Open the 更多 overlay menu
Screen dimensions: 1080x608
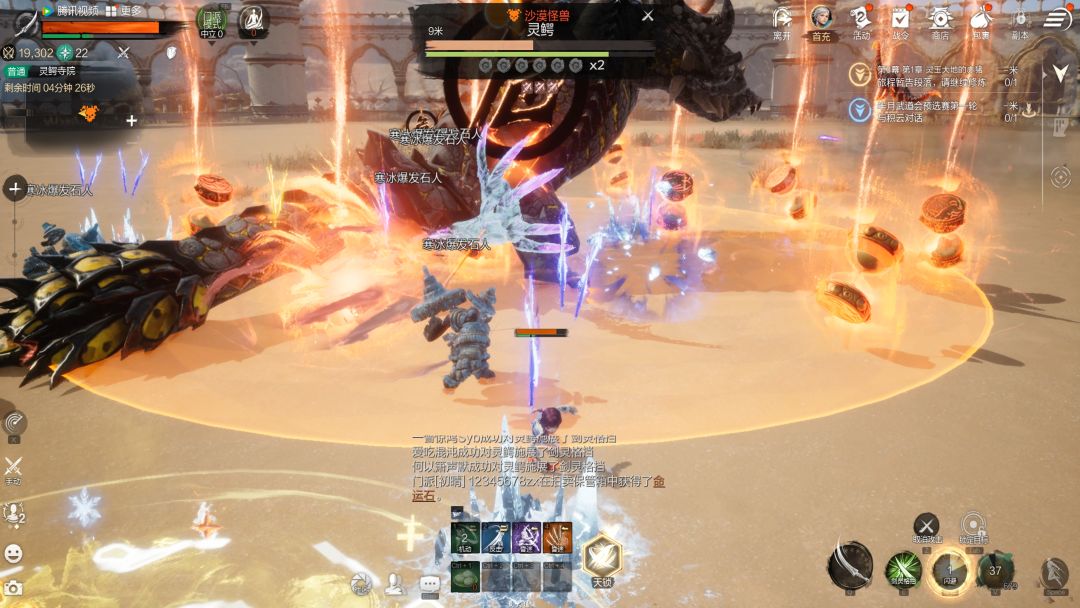(125, 11)
